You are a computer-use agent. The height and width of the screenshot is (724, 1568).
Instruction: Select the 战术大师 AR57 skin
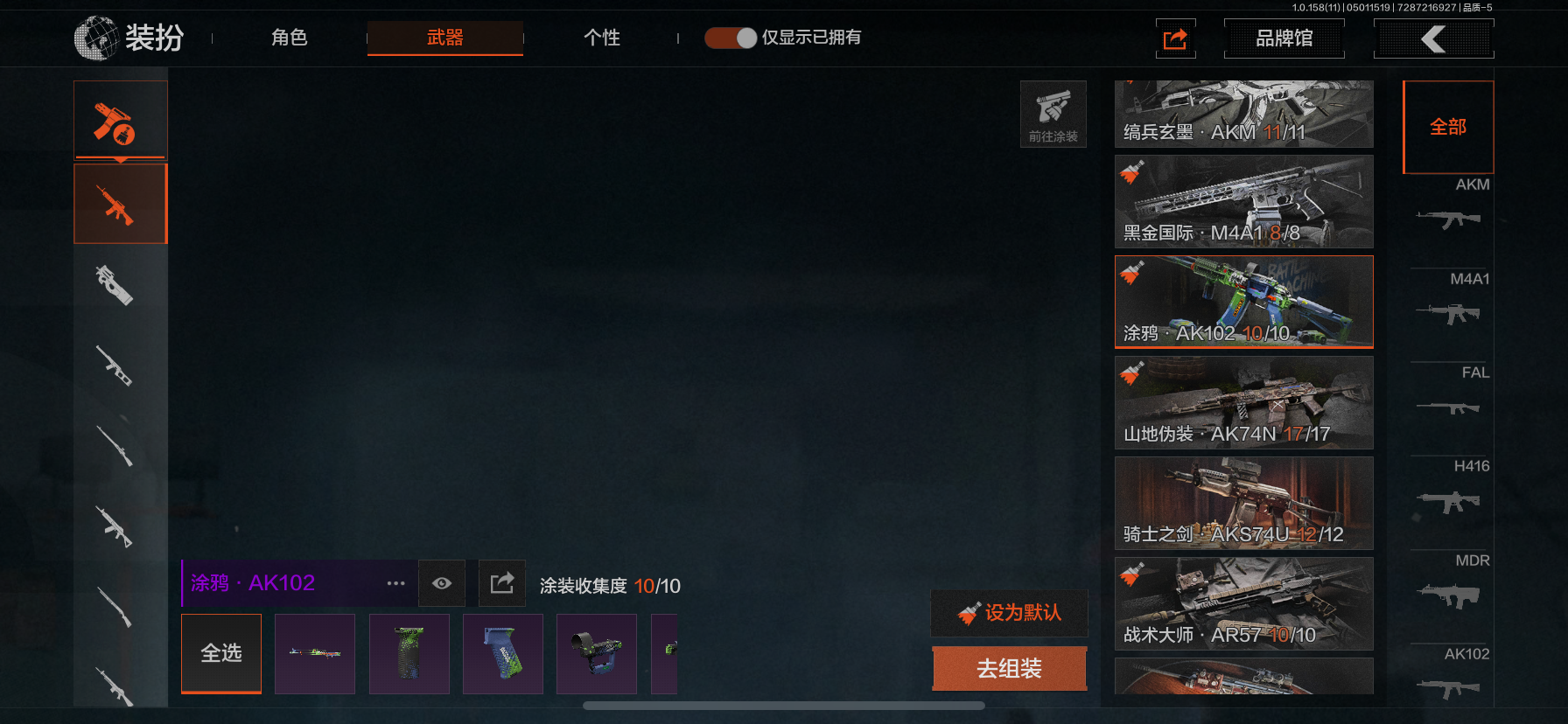(x=1243, y=604)
